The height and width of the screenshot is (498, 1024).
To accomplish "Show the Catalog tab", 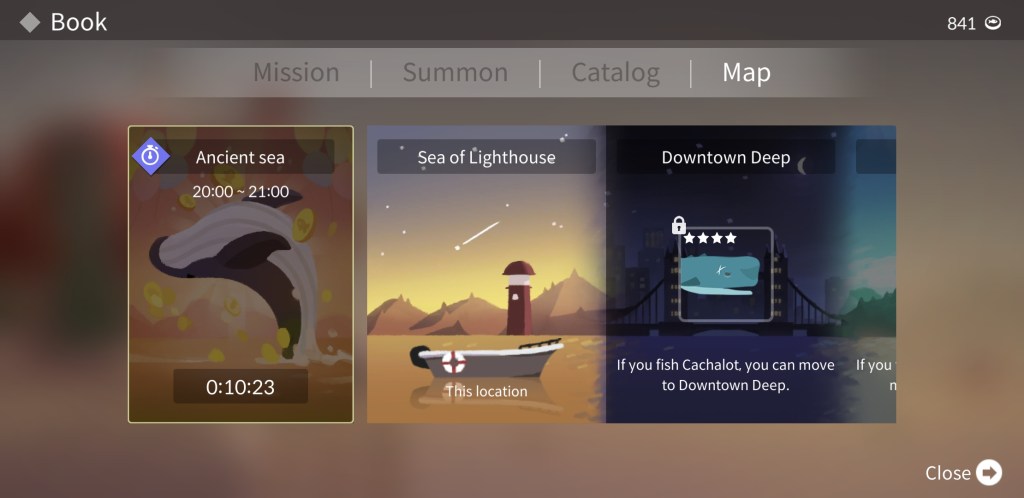I will coord(615,73).
